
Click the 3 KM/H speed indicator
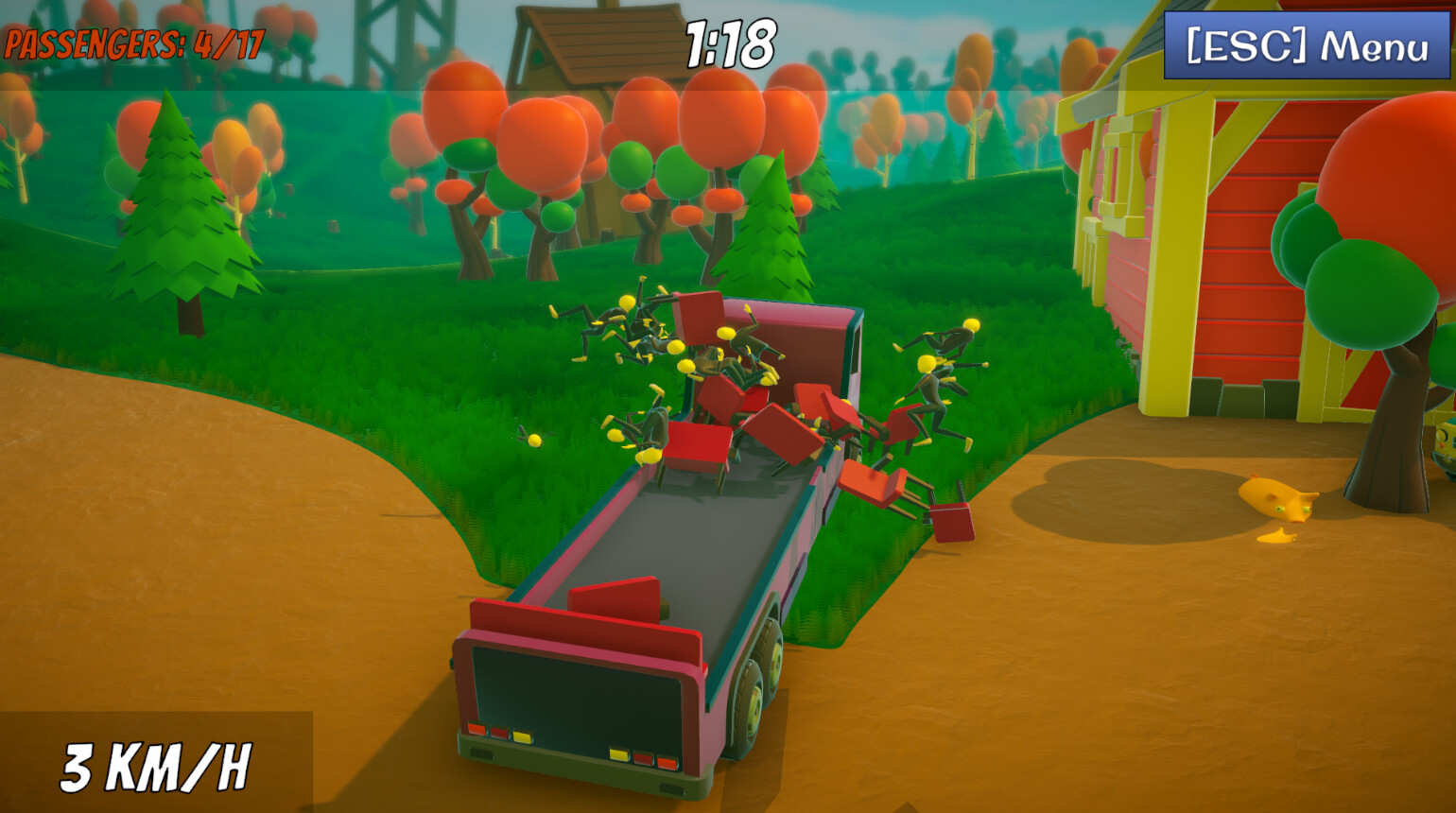(x=156, y=766)
